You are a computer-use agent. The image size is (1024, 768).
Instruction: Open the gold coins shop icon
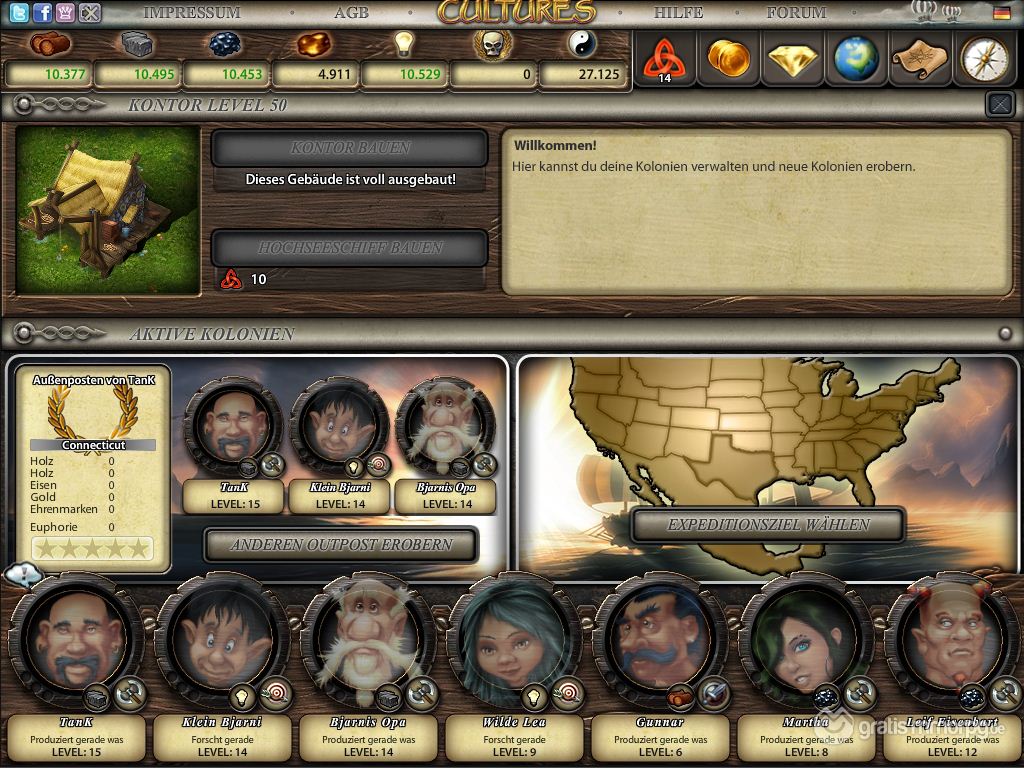point(728,59)
